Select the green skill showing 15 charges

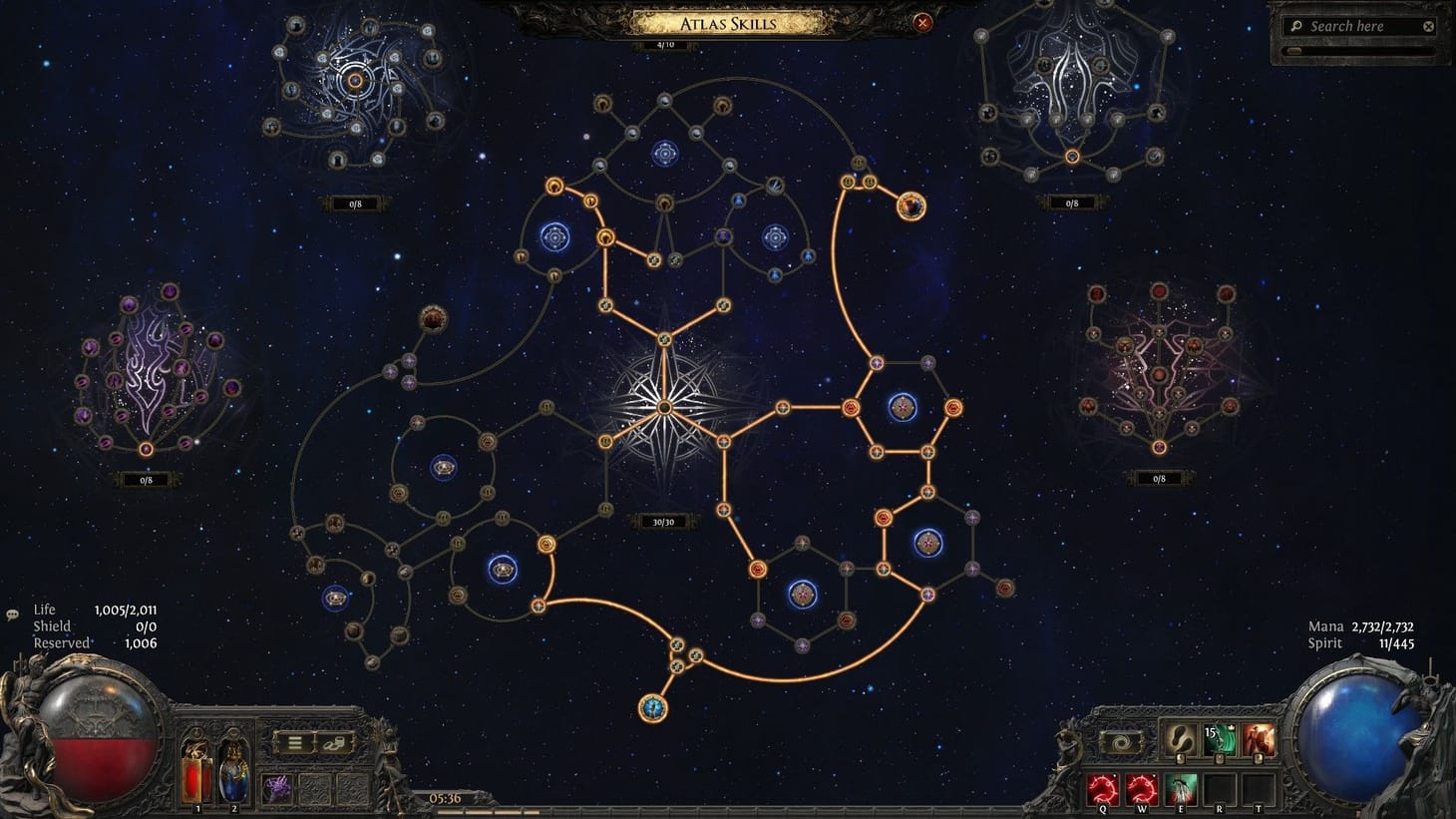pyautogui.click(x=1220, y=739)
